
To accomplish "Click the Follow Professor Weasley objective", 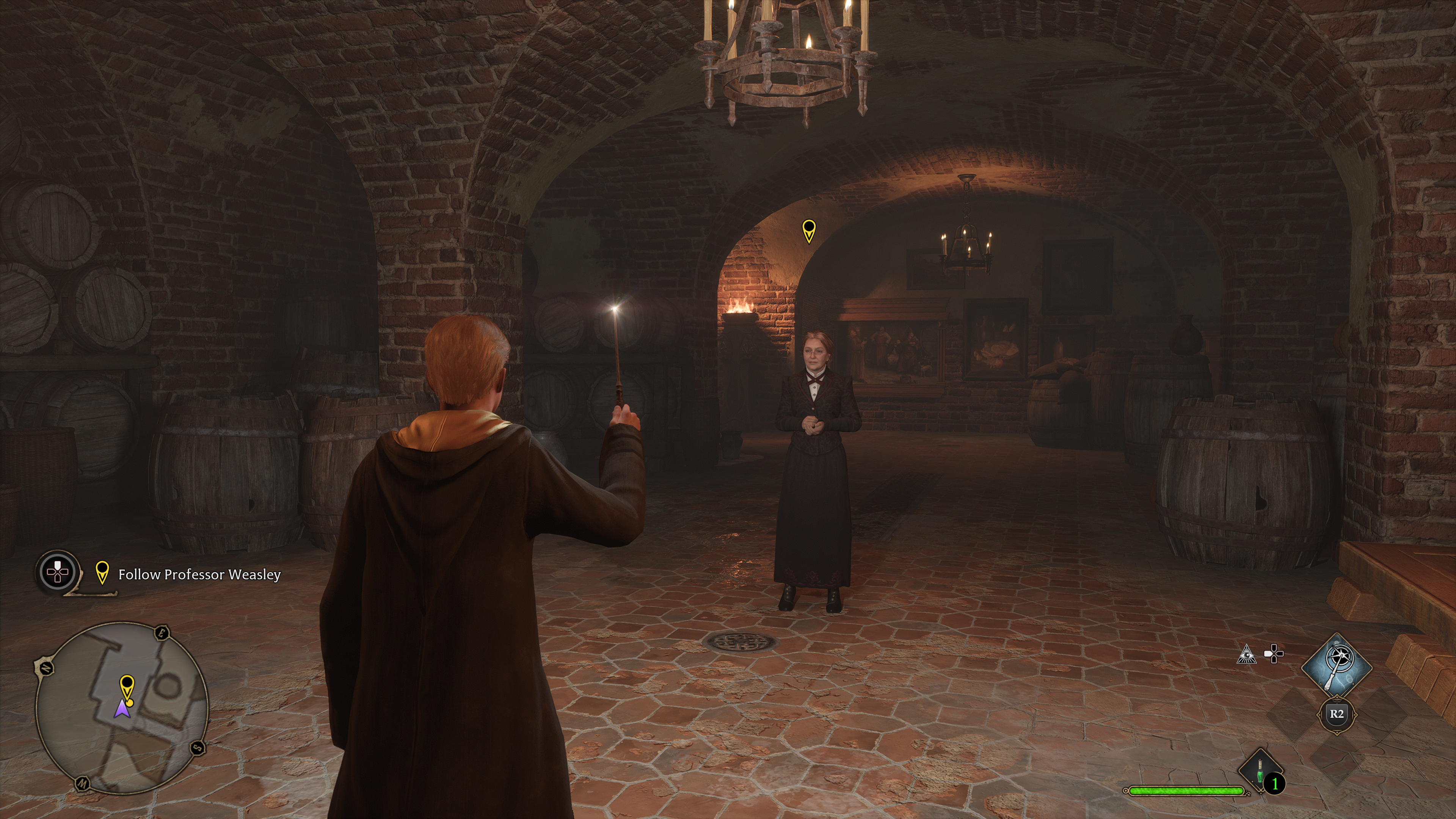I will (x=199, y=575).
